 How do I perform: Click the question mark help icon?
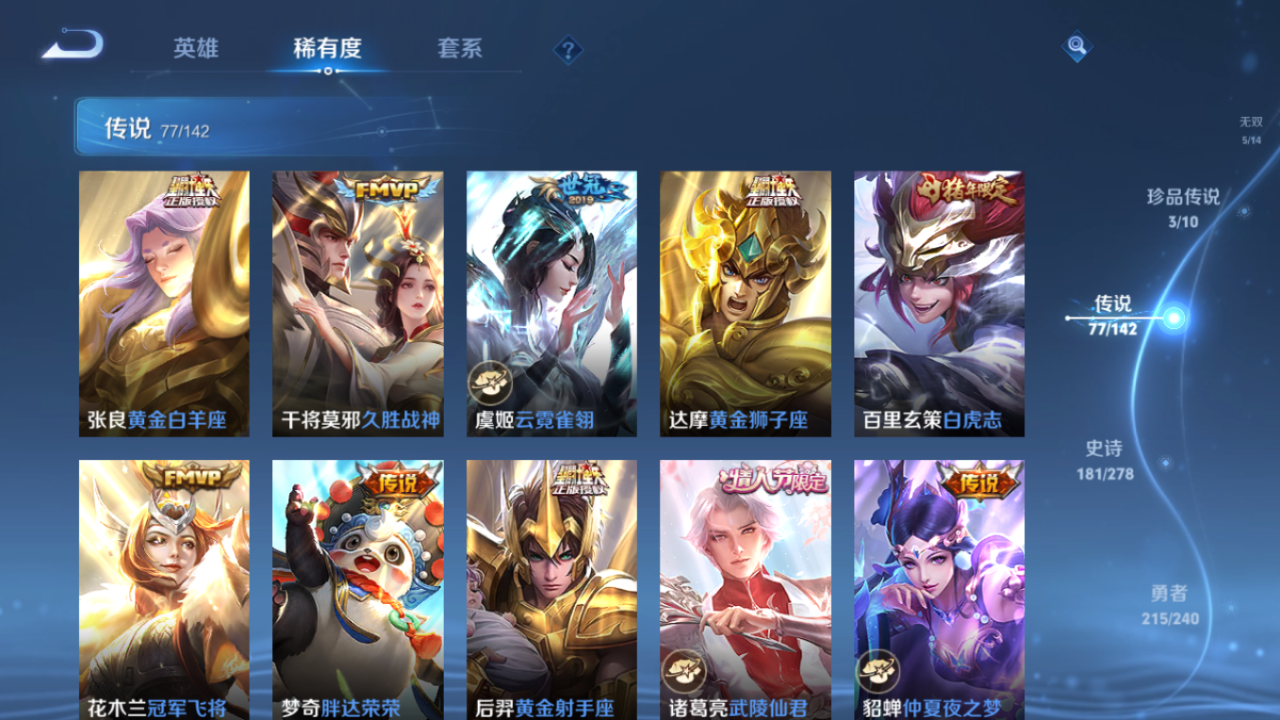[x=567, y=48]
